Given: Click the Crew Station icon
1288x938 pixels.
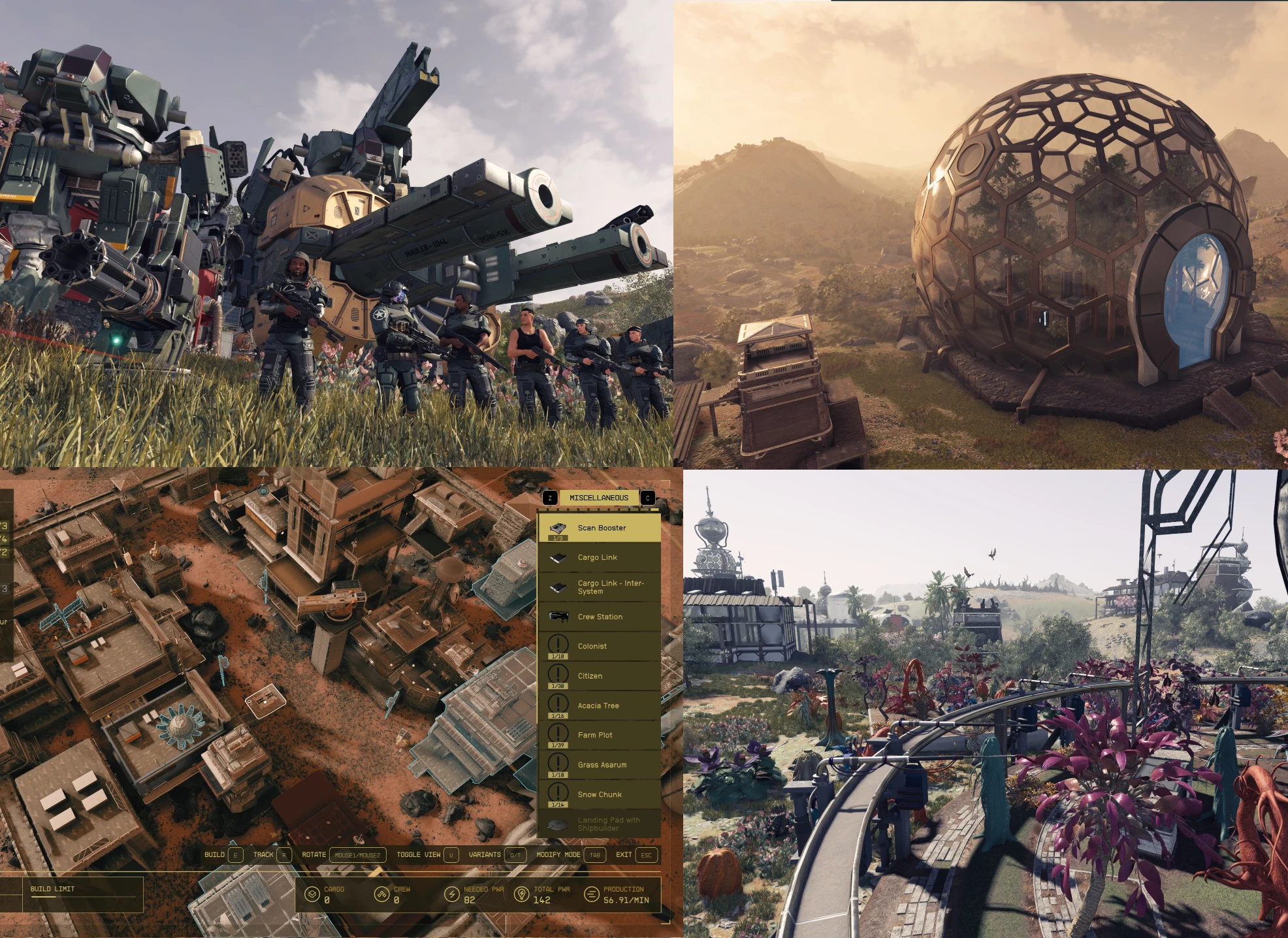Looking at the screenshot, I should [x=557, y=616].
